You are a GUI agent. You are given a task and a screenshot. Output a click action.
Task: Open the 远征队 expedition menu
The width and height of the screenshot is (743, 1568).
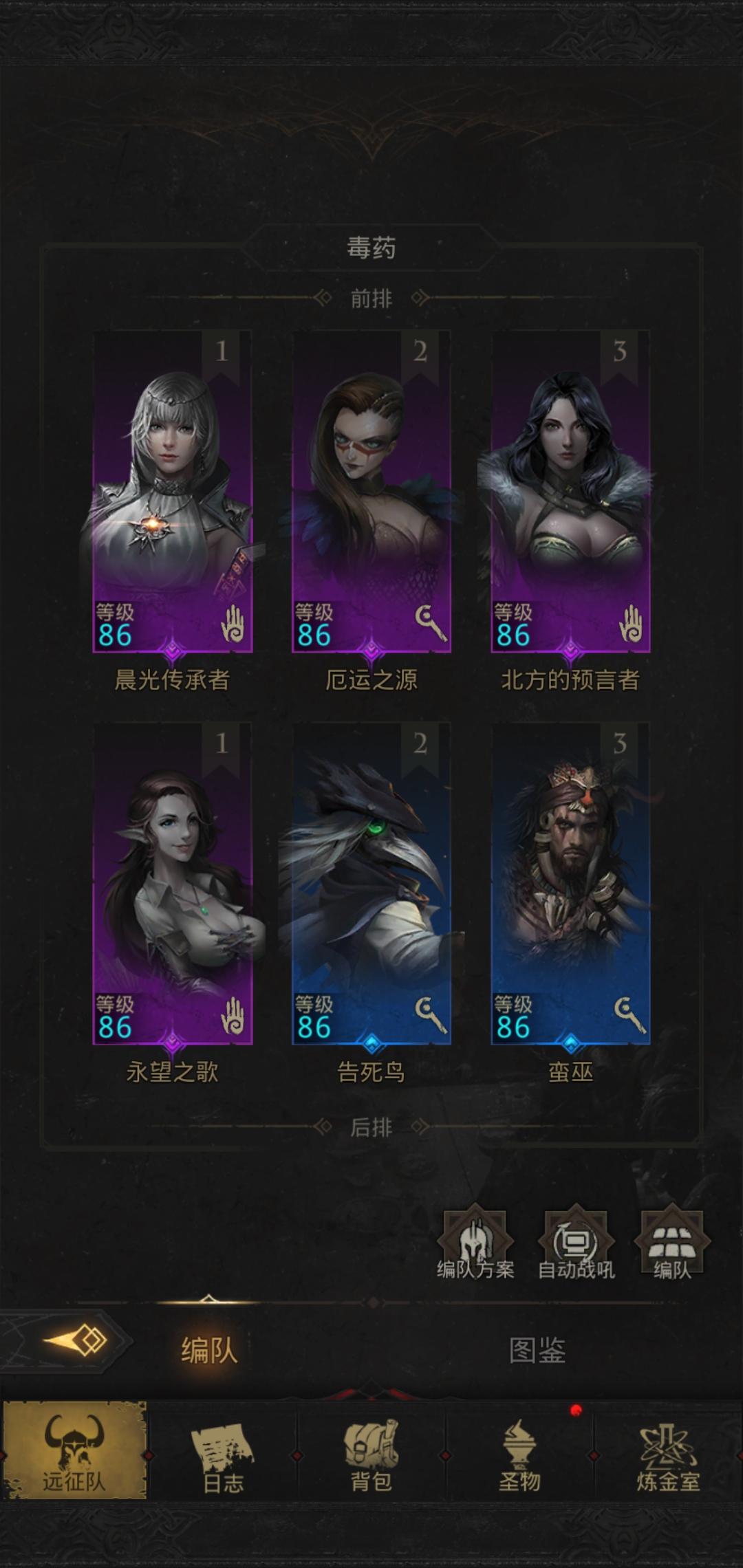coord(74,1451)
